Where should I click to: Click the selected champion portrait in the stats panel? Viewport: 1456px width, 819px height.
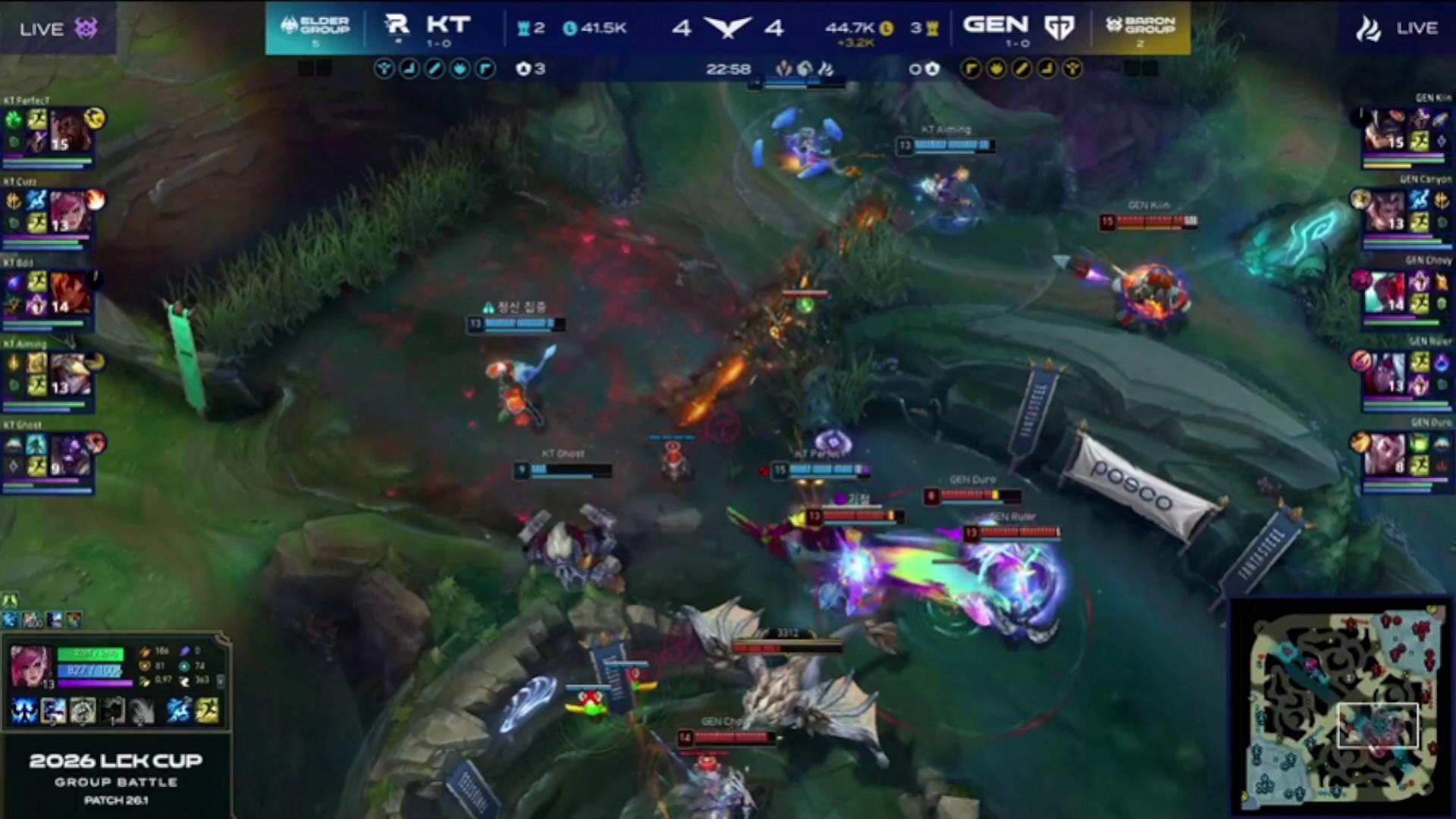31,666
